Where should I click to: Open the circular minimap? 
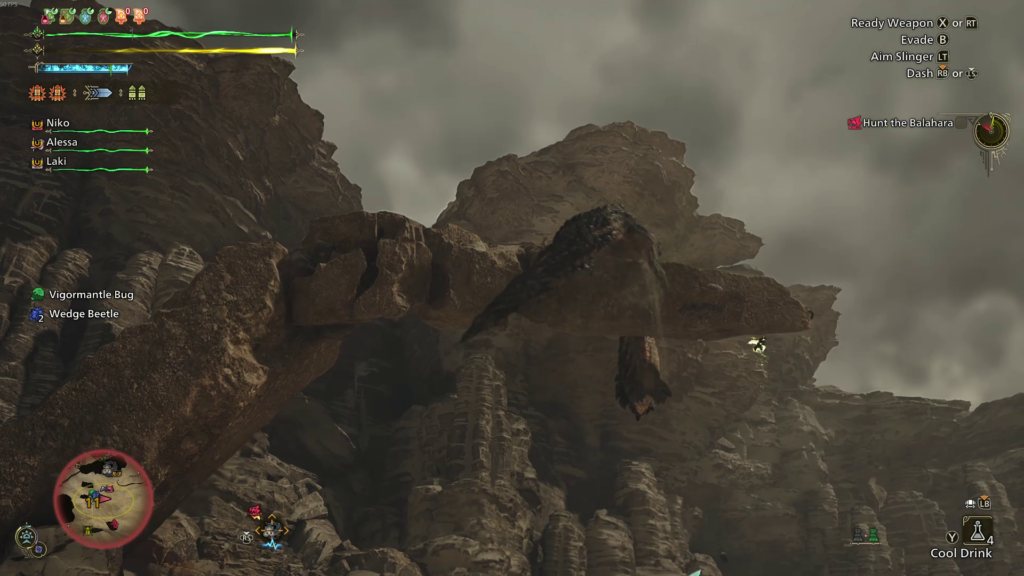(103, 498)
